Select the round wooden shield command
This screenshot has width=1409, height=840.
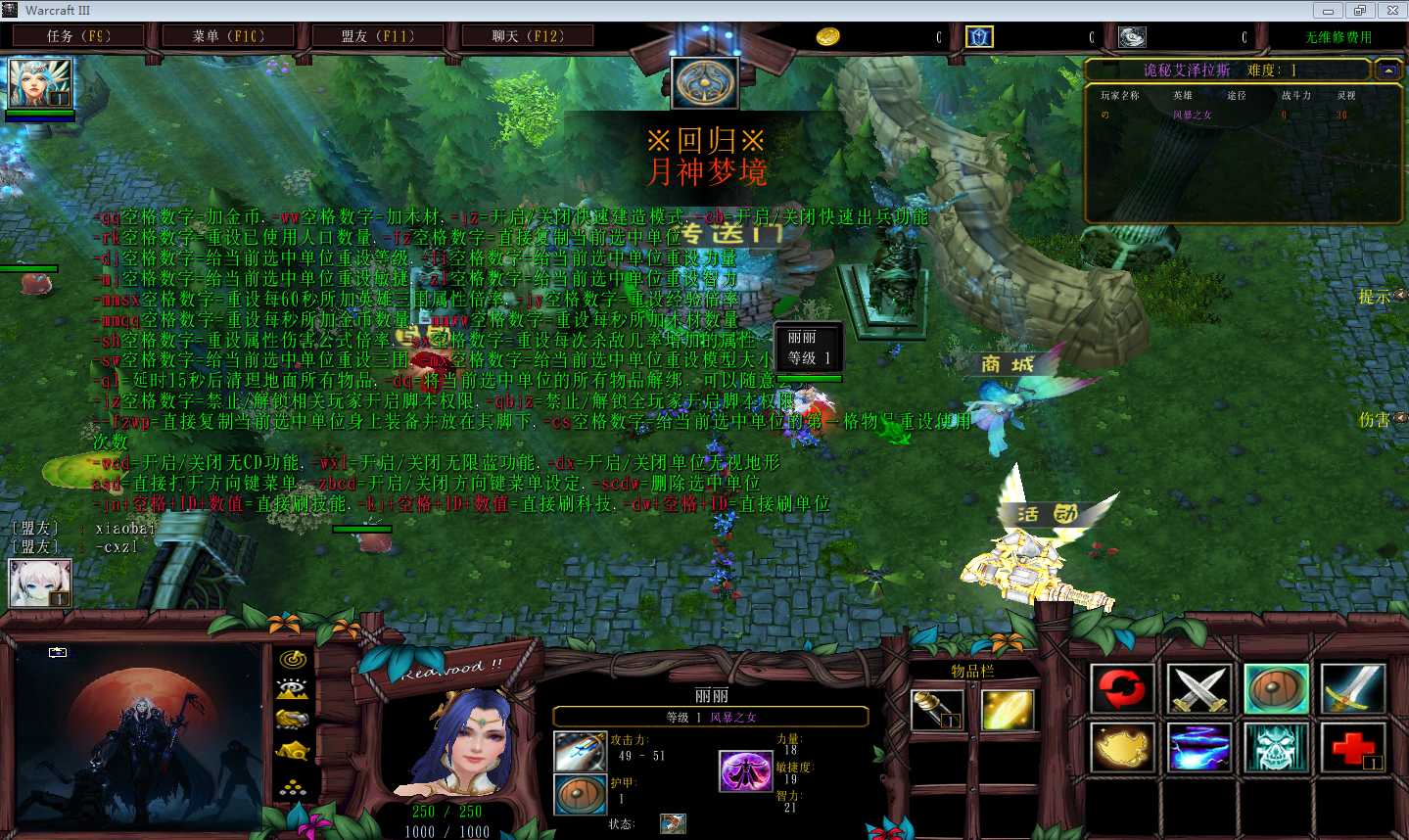tap(1276, 688)
